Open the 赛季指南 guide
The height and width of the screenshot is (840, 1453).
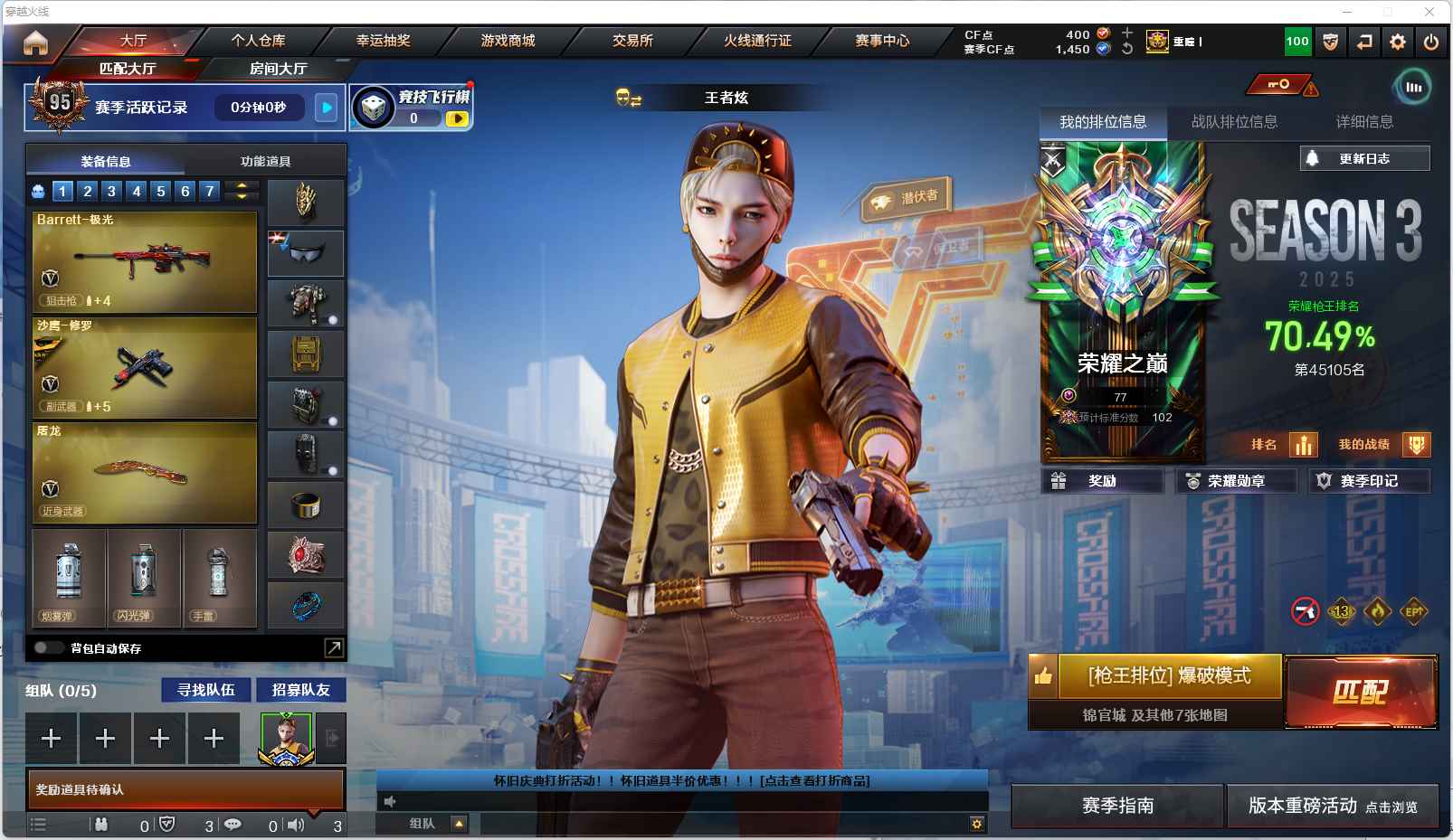pos(1117,806)
